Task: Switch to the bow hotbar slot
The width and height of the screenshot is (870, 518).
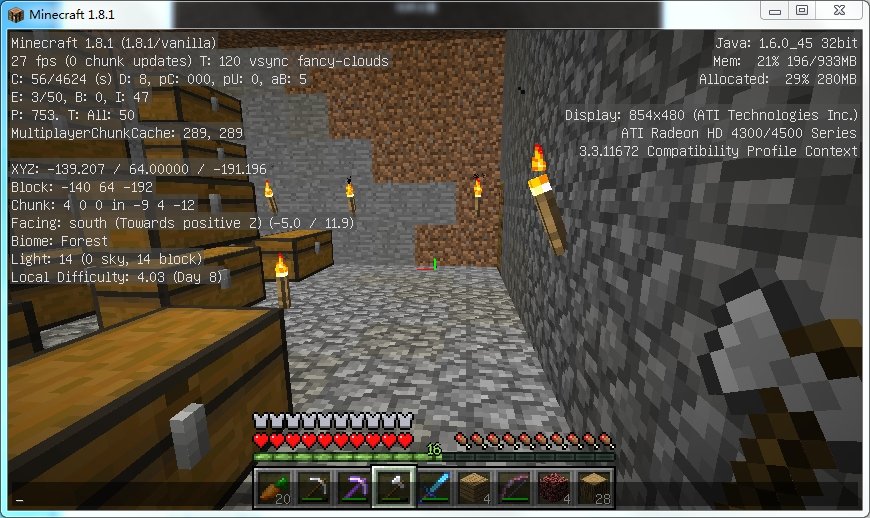Action: (x=513, y=487)
